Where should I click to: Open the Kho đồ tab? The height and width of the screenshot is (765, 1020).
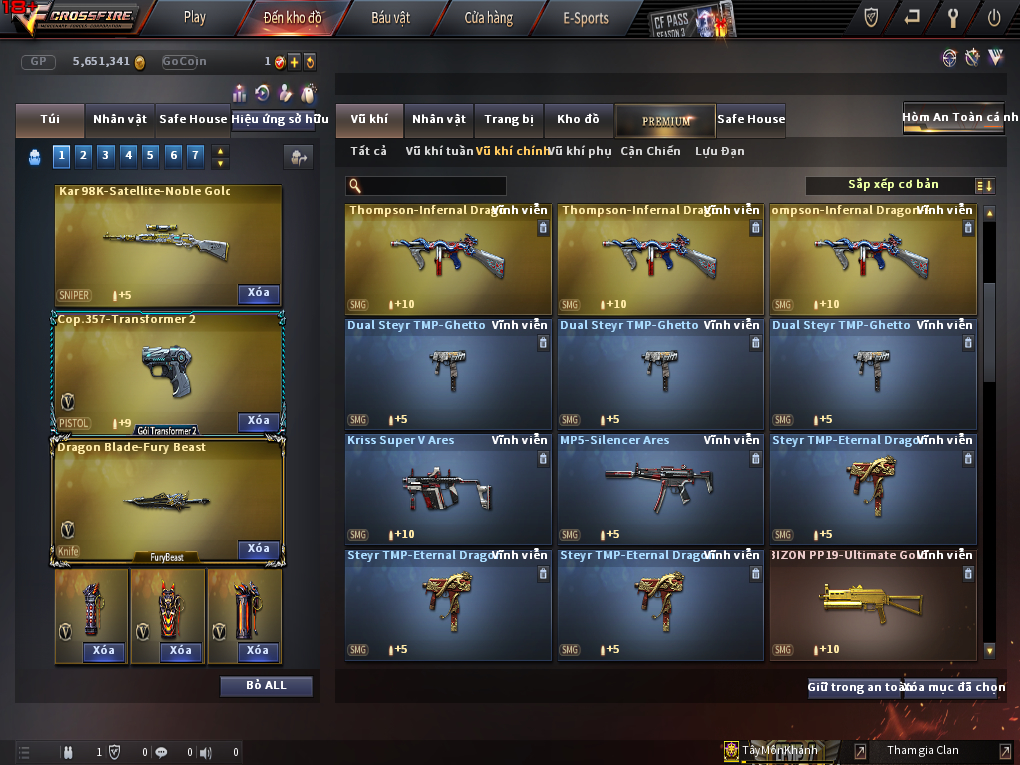(x=578, y=120)
